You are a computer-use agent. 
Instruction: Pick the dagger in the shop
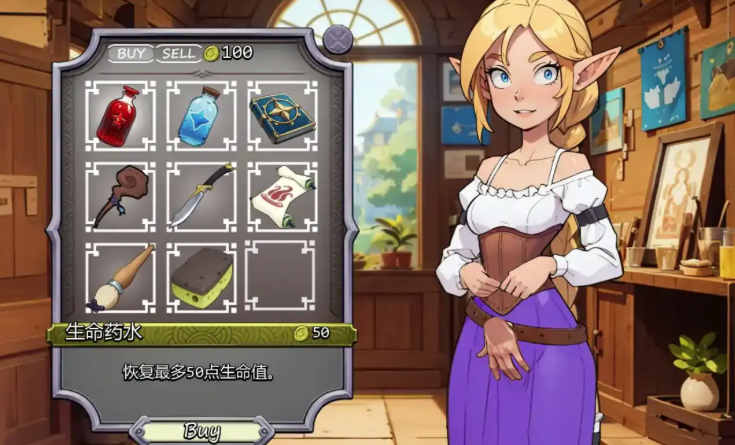pyautogui.click(x=201, y=197)
